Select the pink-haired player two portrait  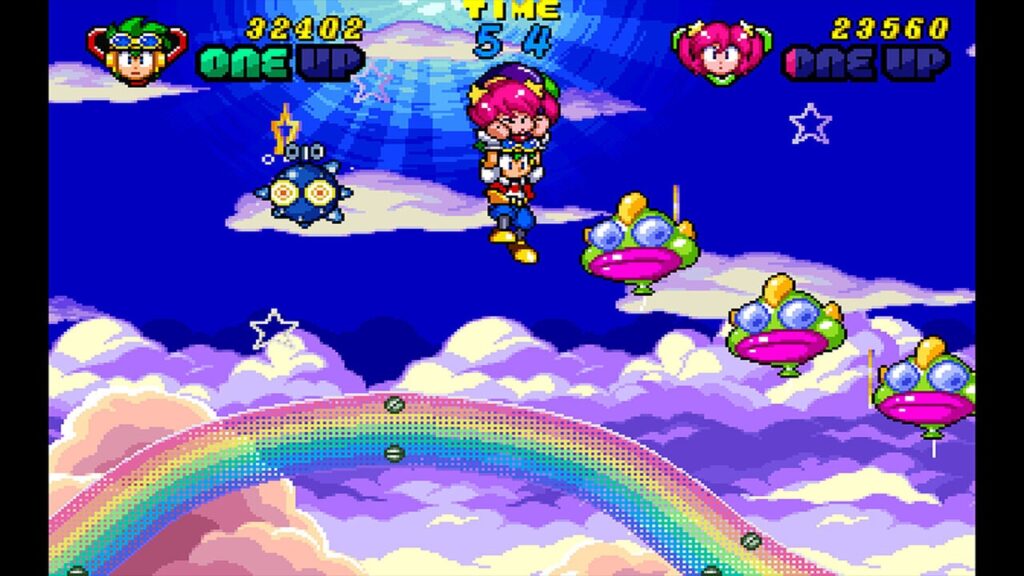722,51
